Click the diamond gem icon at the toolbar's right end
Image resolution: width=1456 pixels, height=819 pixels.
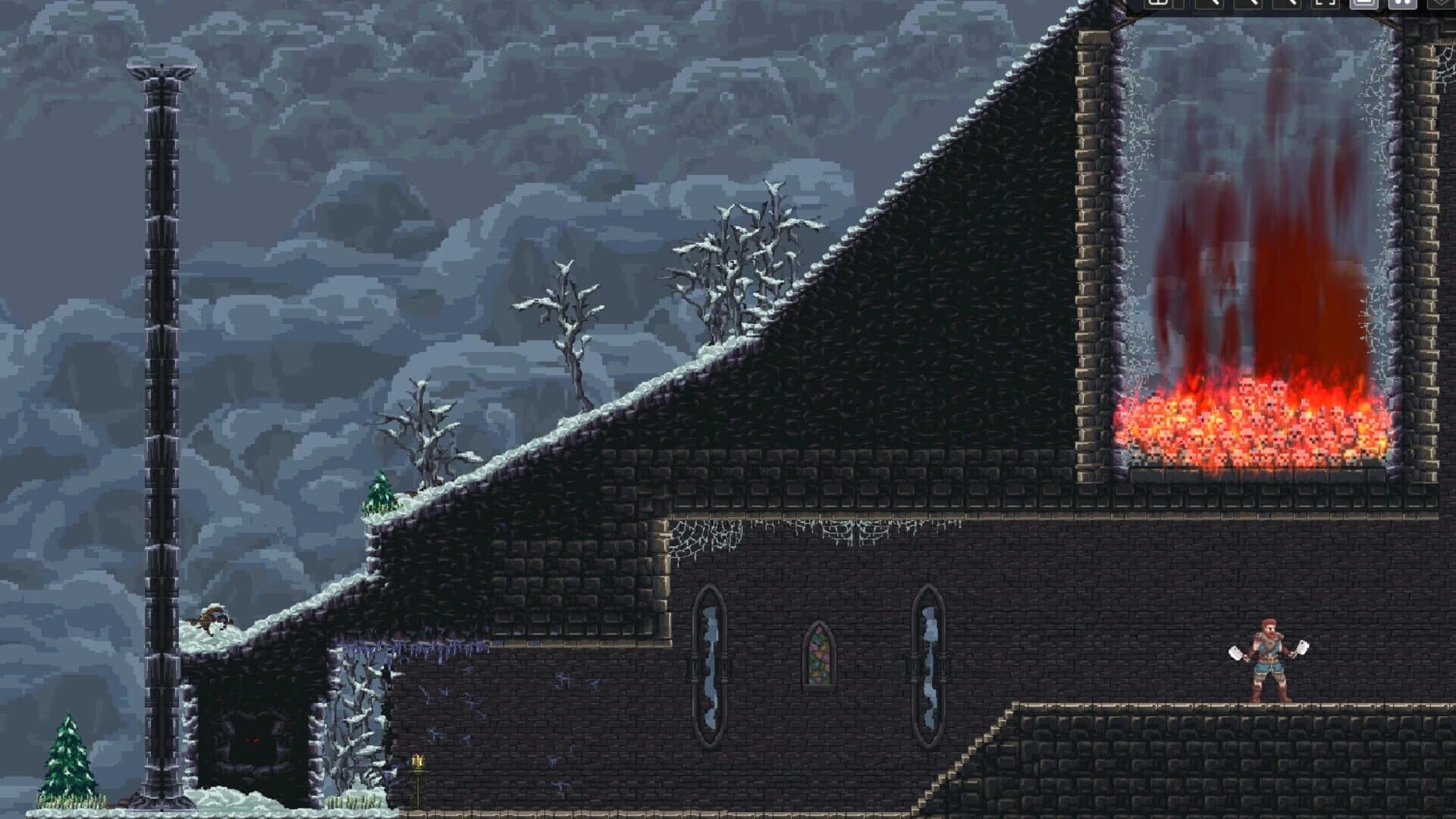pyautogui.click(x=1441, y=6)
